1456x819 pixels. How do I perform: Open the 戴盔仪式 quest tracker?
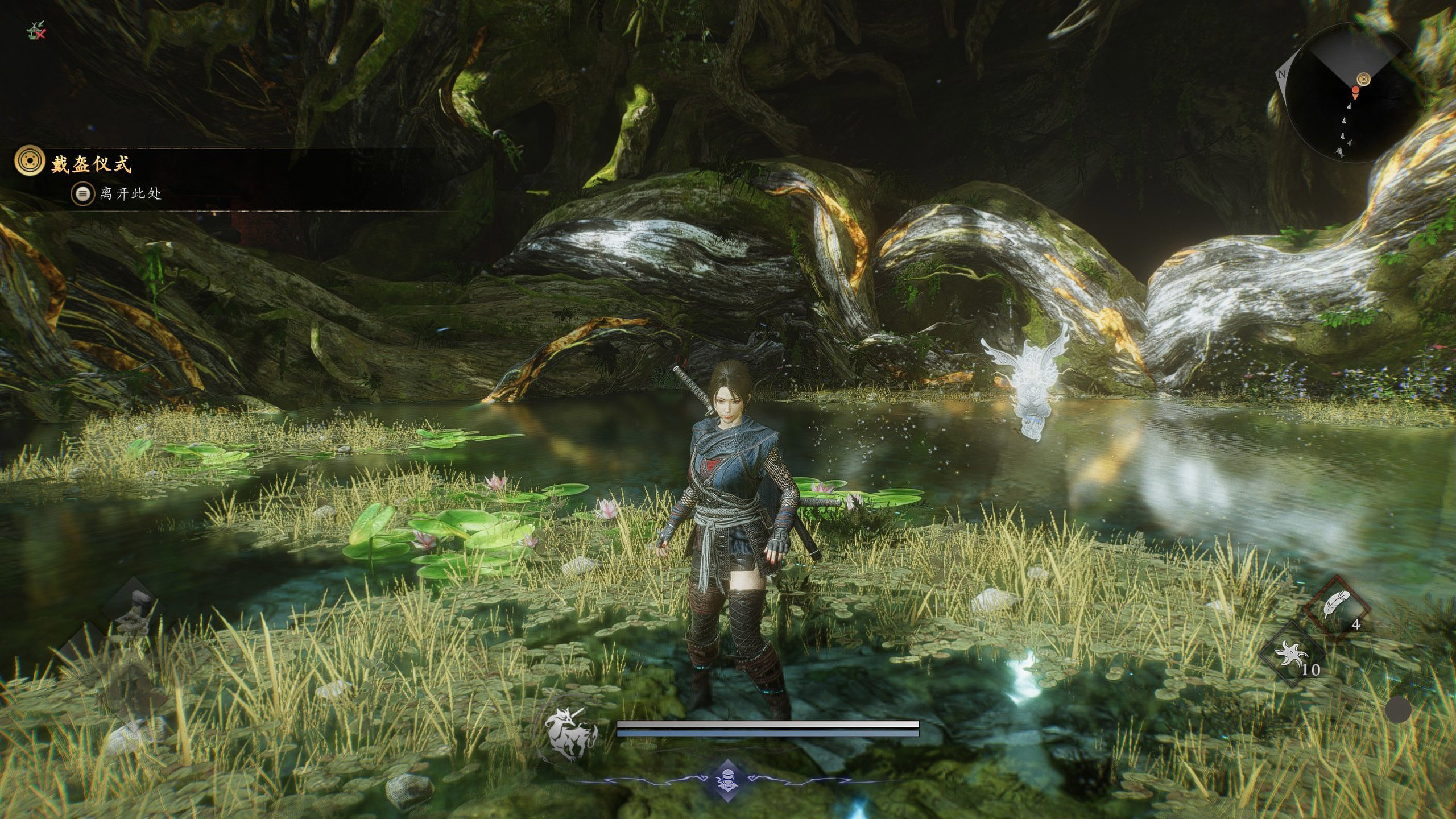point(91,164)
